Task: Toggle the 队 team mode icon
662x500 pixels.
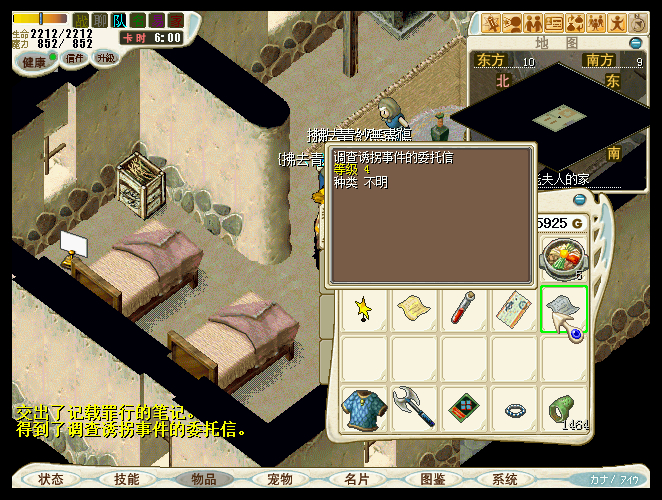Action: click(120, 20)
